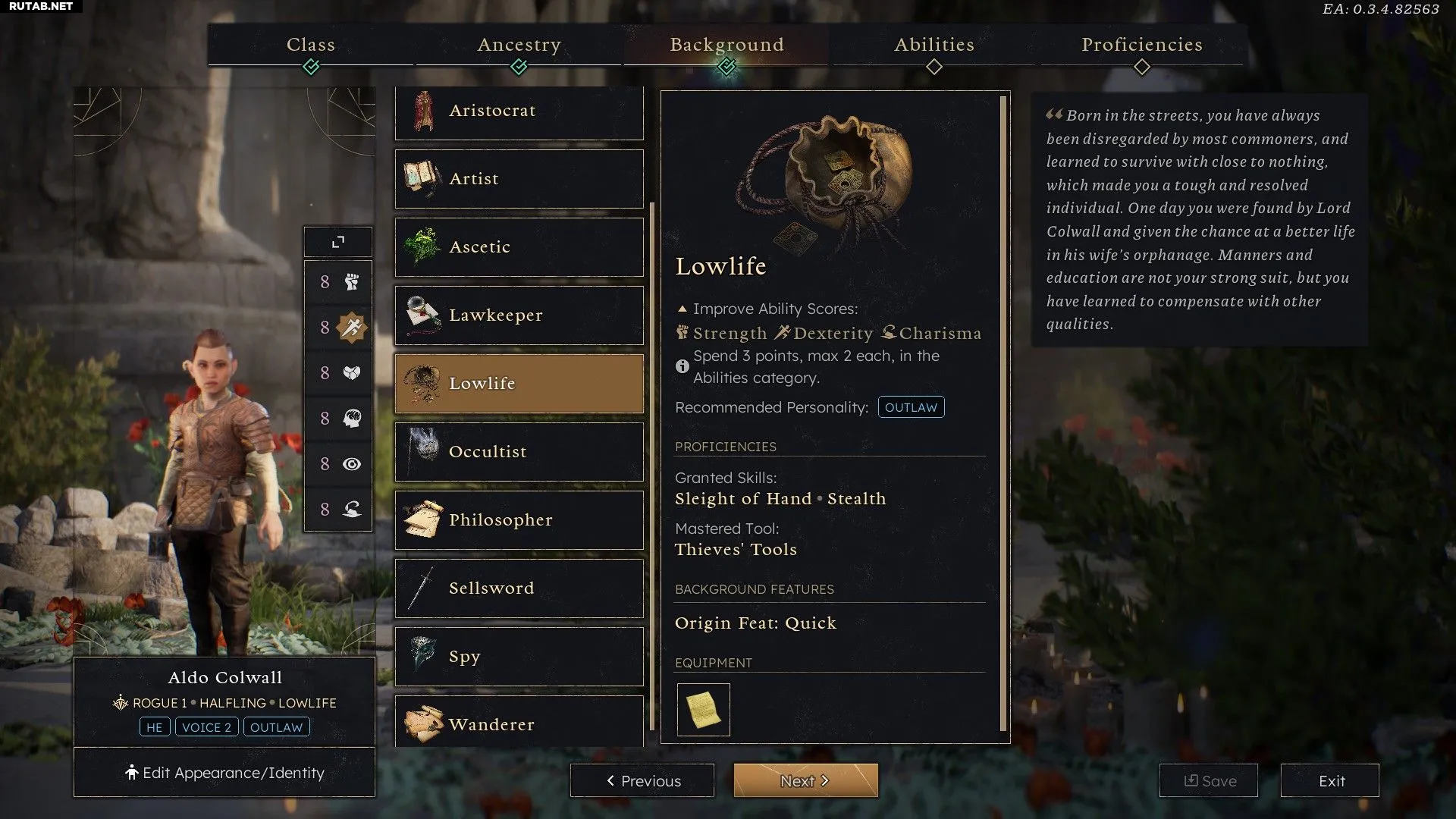Pick the Sellsword background

pyautogui.click(x=519, y=588)
